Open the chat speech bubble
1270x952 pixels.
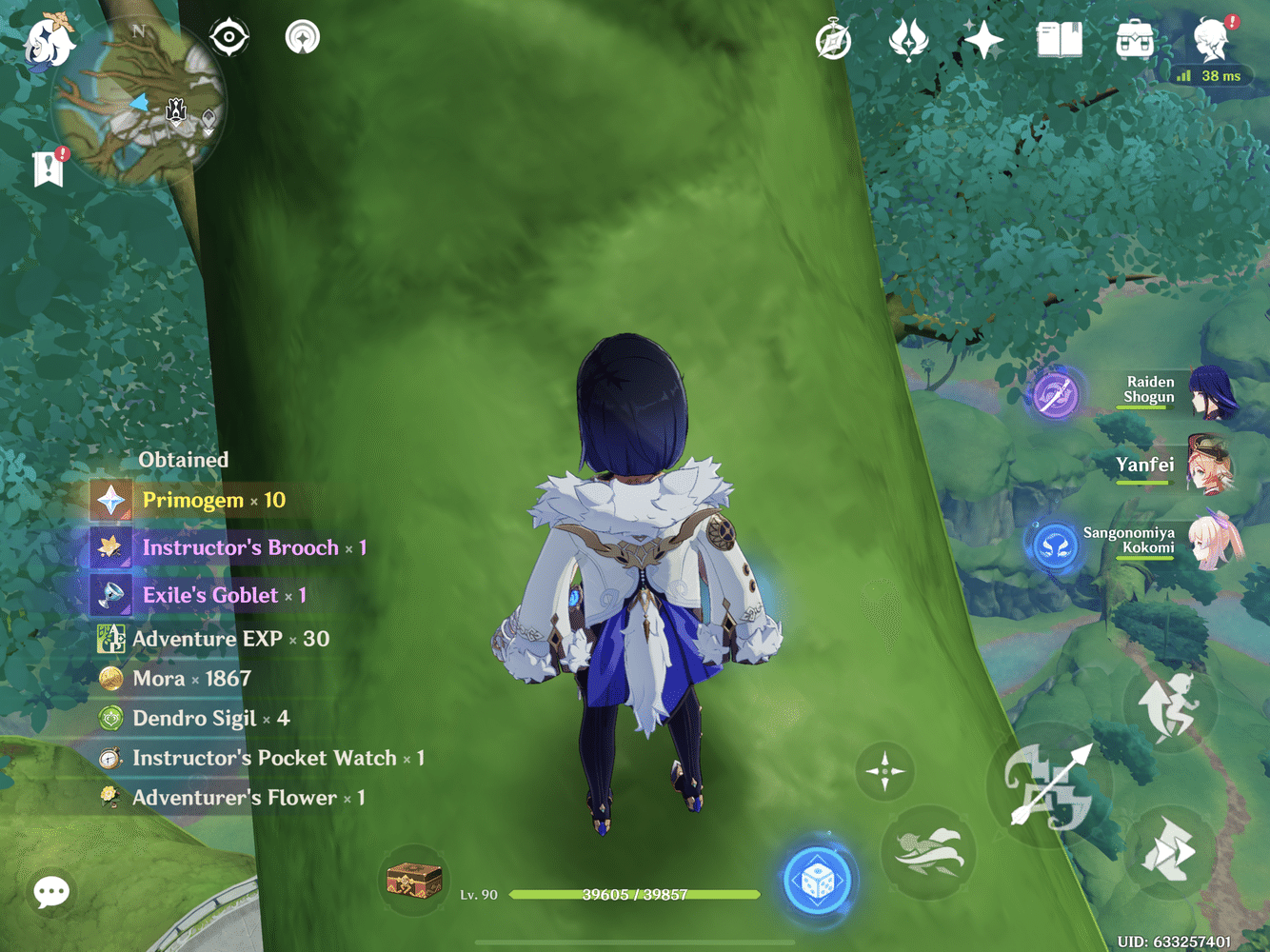point(50,891)
